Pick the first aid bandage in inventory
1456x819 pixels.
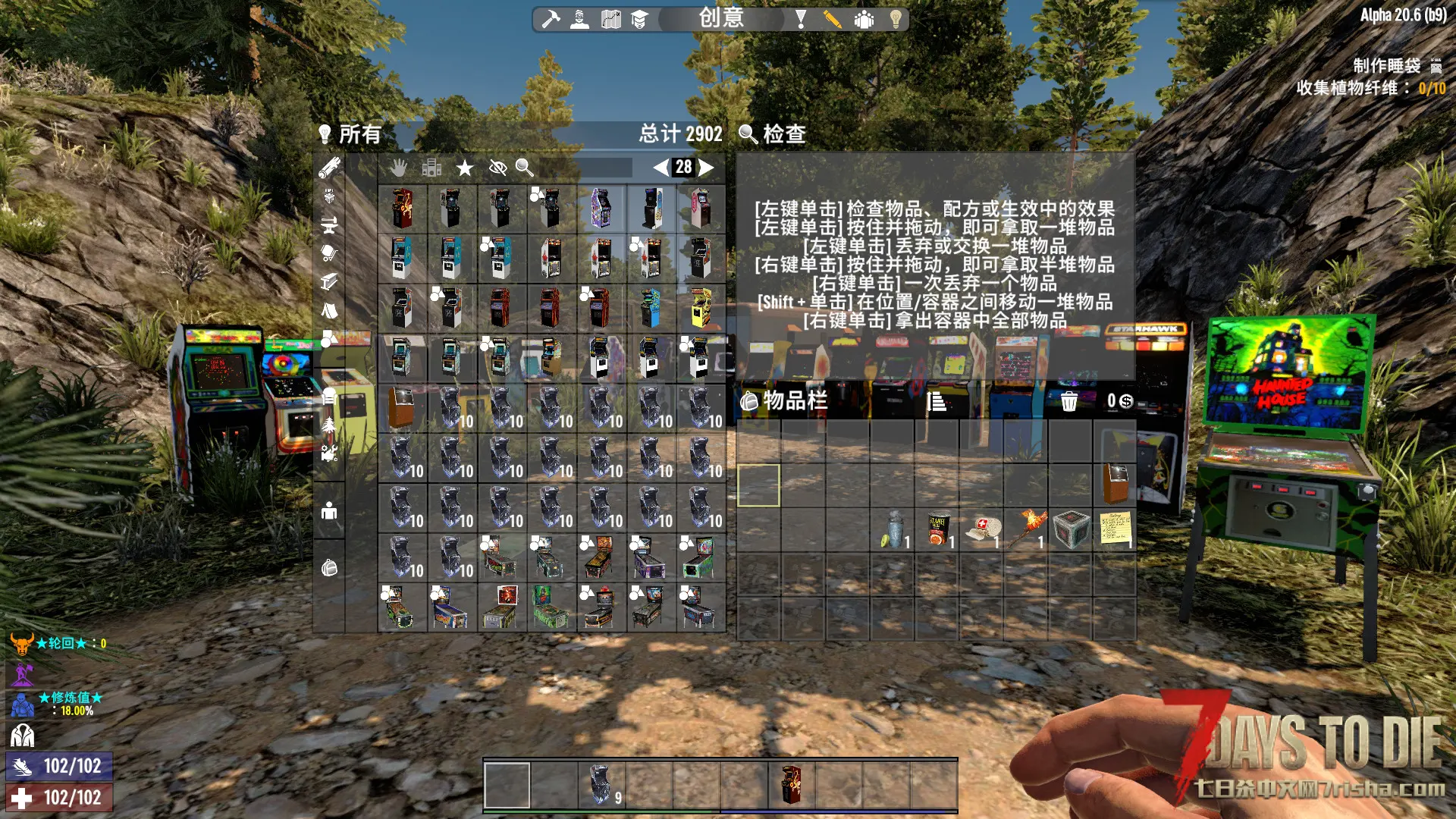(982, 529)
